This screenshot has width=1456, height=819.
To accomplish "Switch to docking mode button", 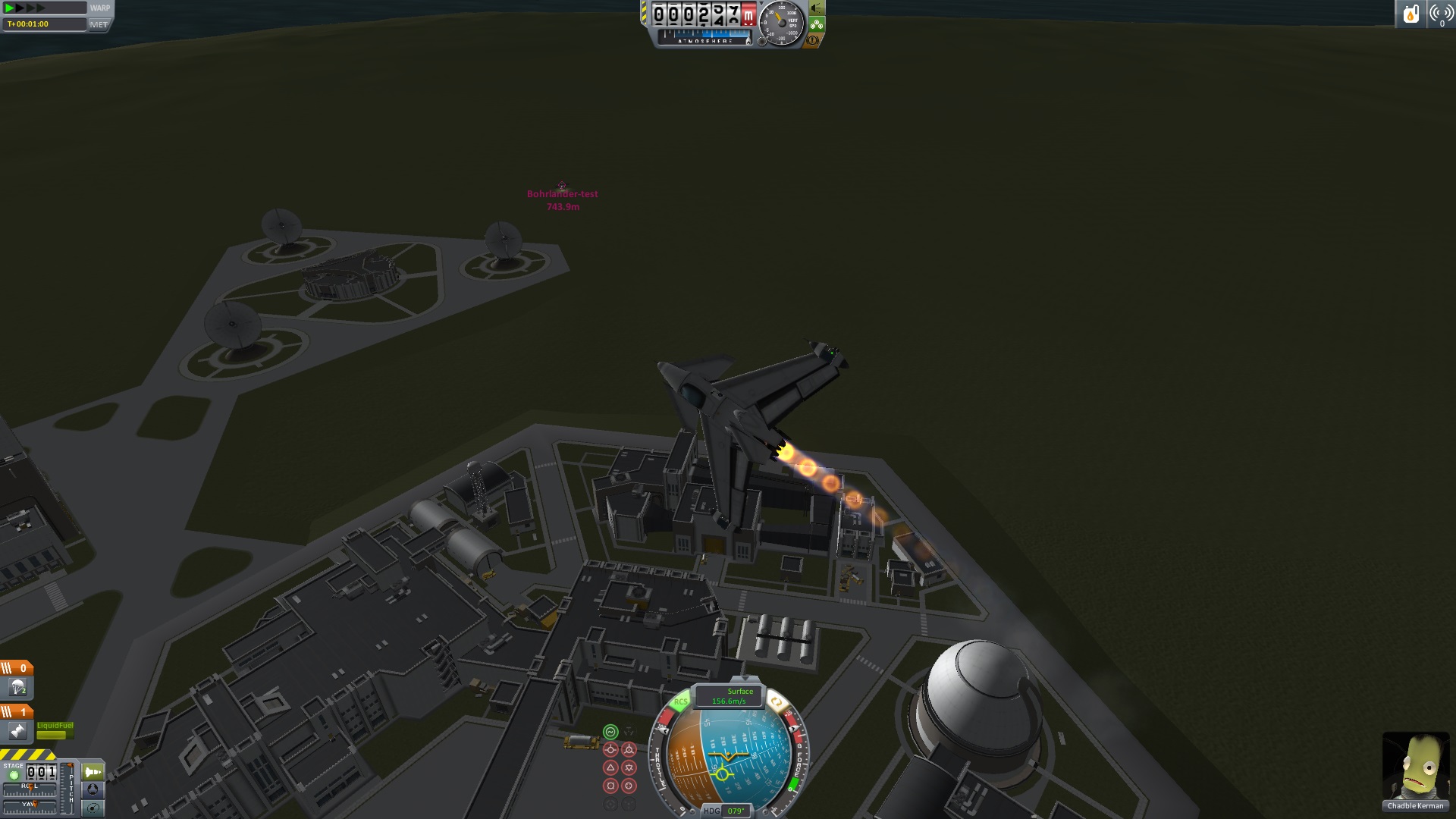I will [x=93, y=790].
